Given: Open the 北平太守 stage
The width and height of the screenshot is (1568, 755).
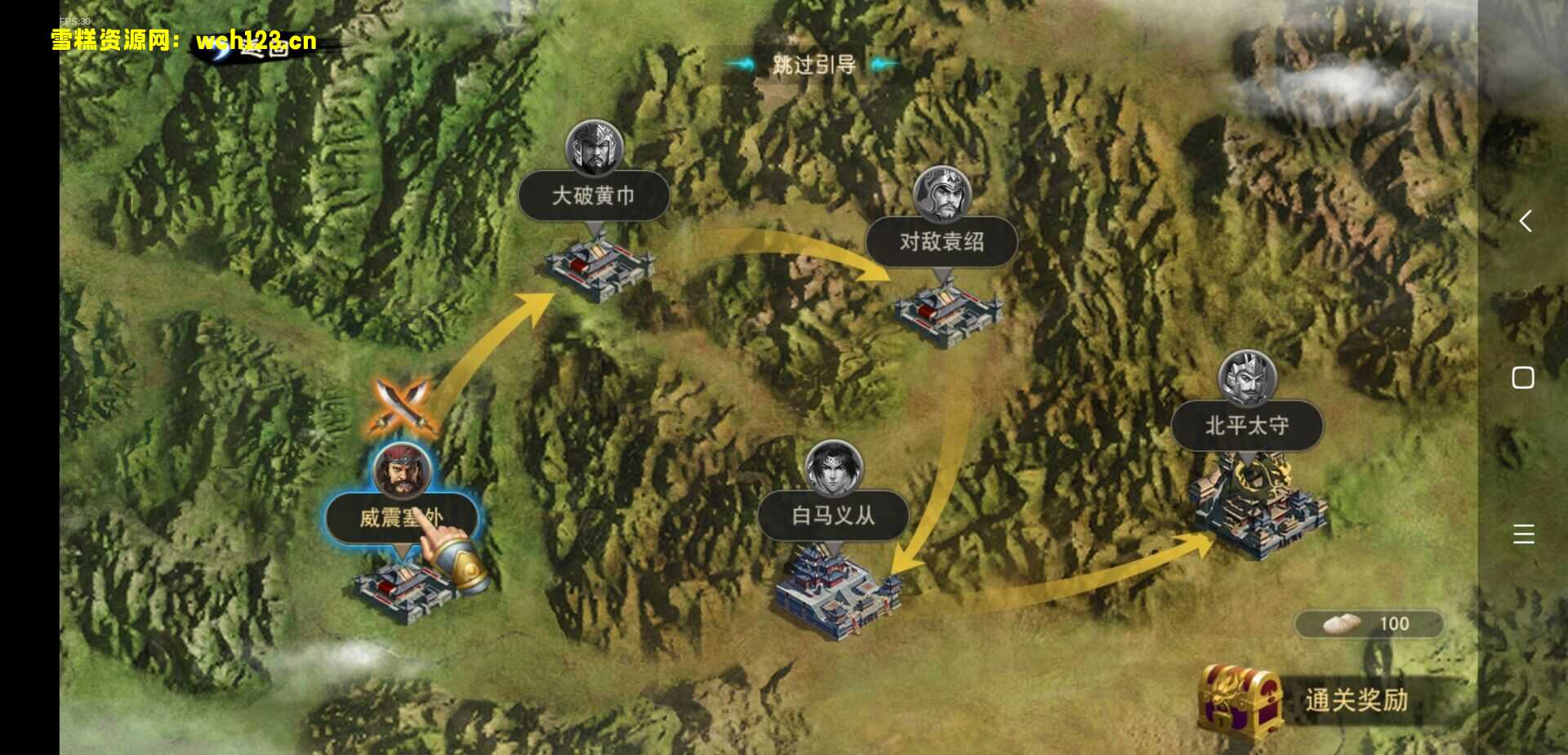Looking at the screenshot, I should (x=1247, y=426).
